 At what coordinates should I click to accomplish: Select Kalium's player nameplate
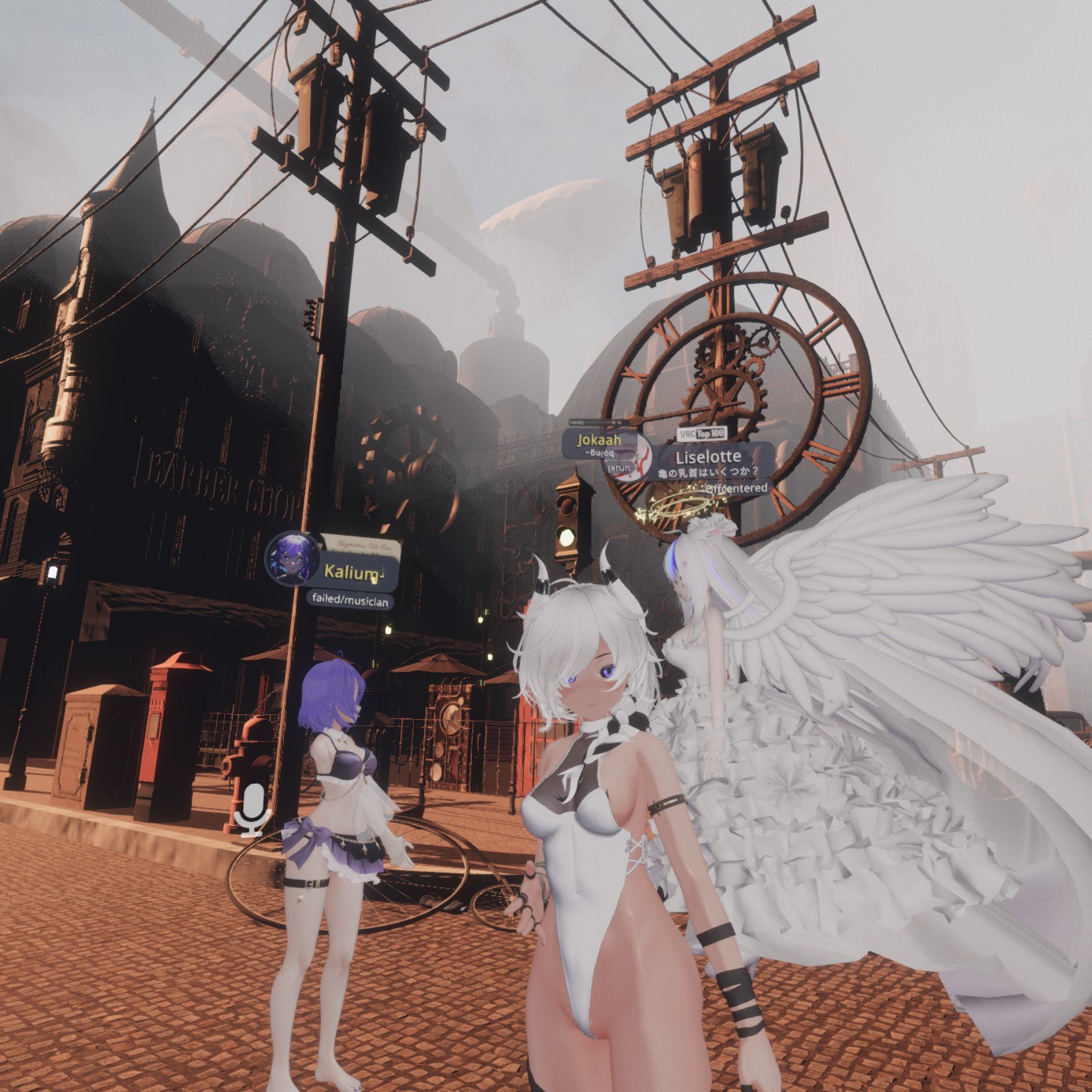[360, 571]
